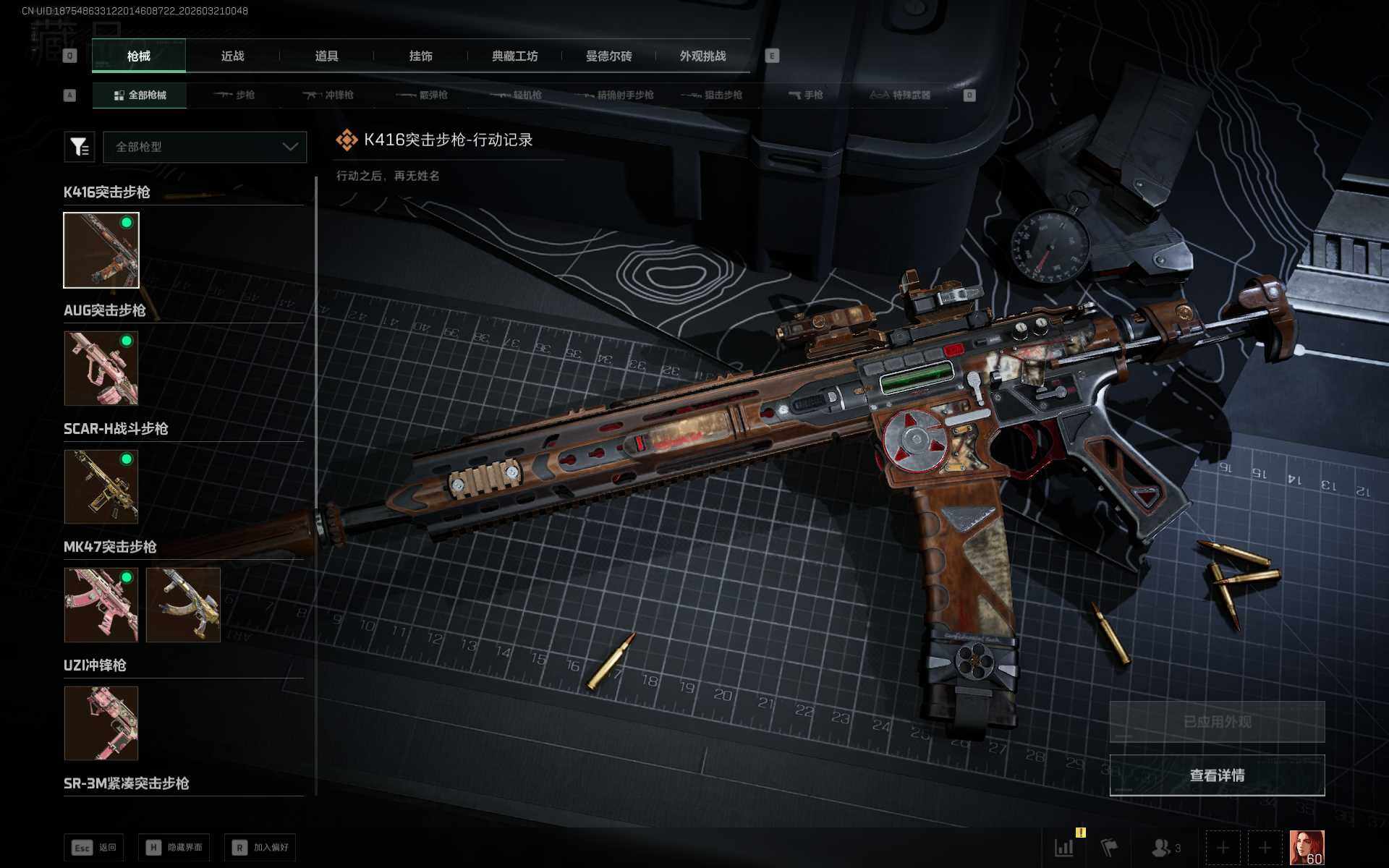Switch to the 近战 melee tab

tap(232, 56)
